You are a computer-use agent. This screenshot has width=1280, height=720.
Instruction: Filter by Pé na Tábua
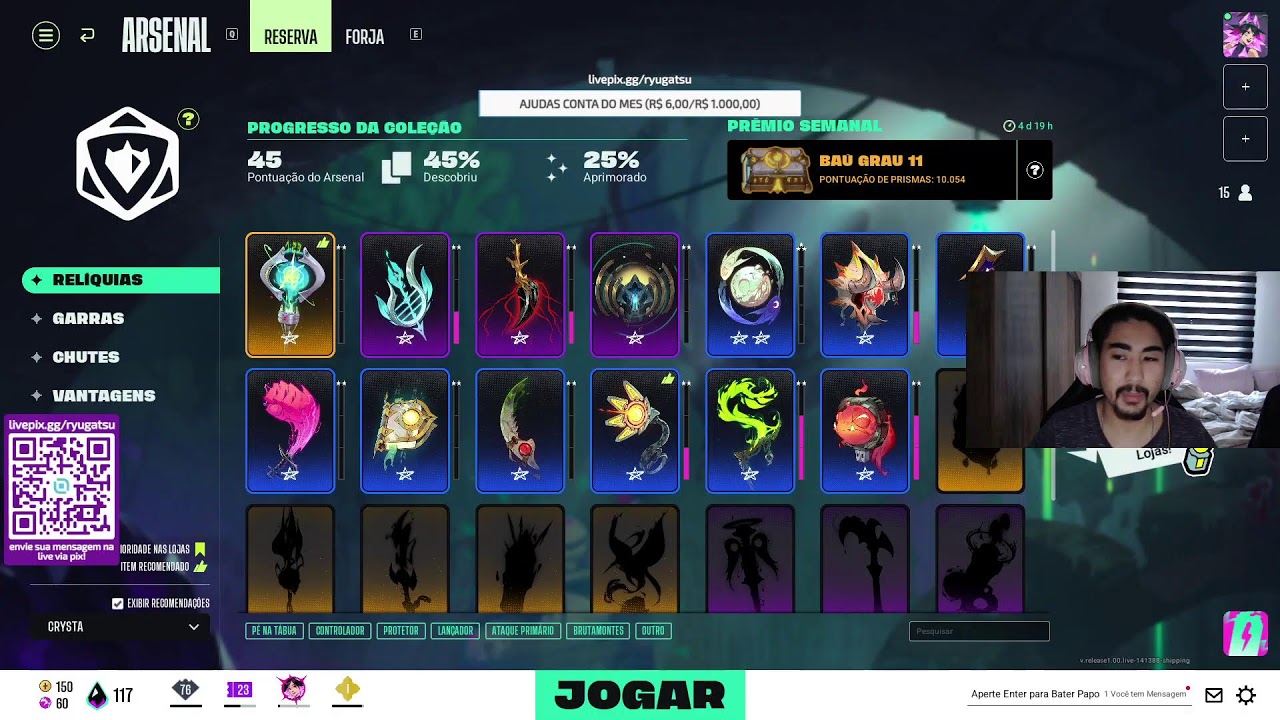274,631
